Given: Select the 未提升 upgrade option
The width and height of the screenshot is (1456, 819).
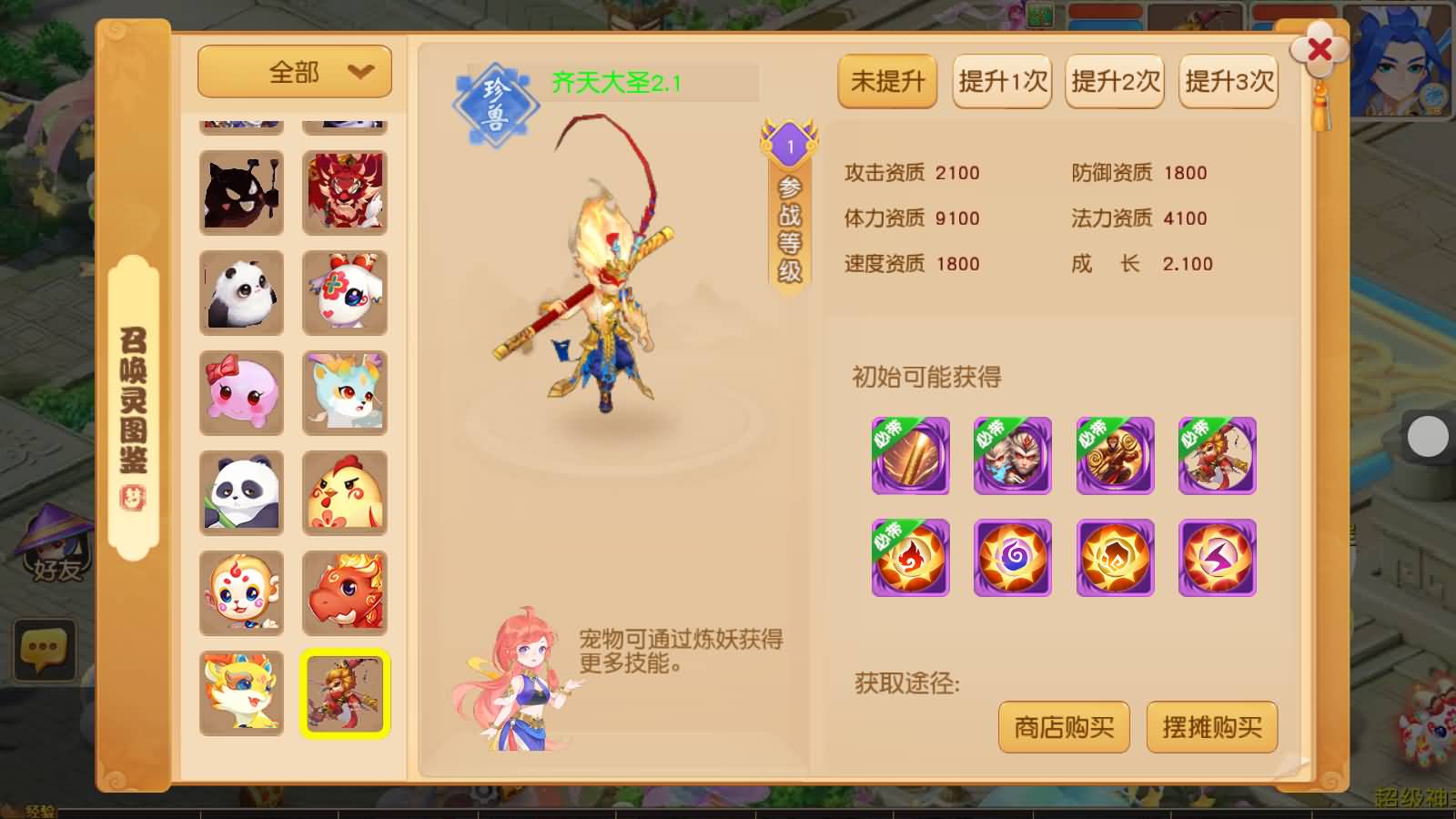Looking at the screenshot, I should [886, 82].
